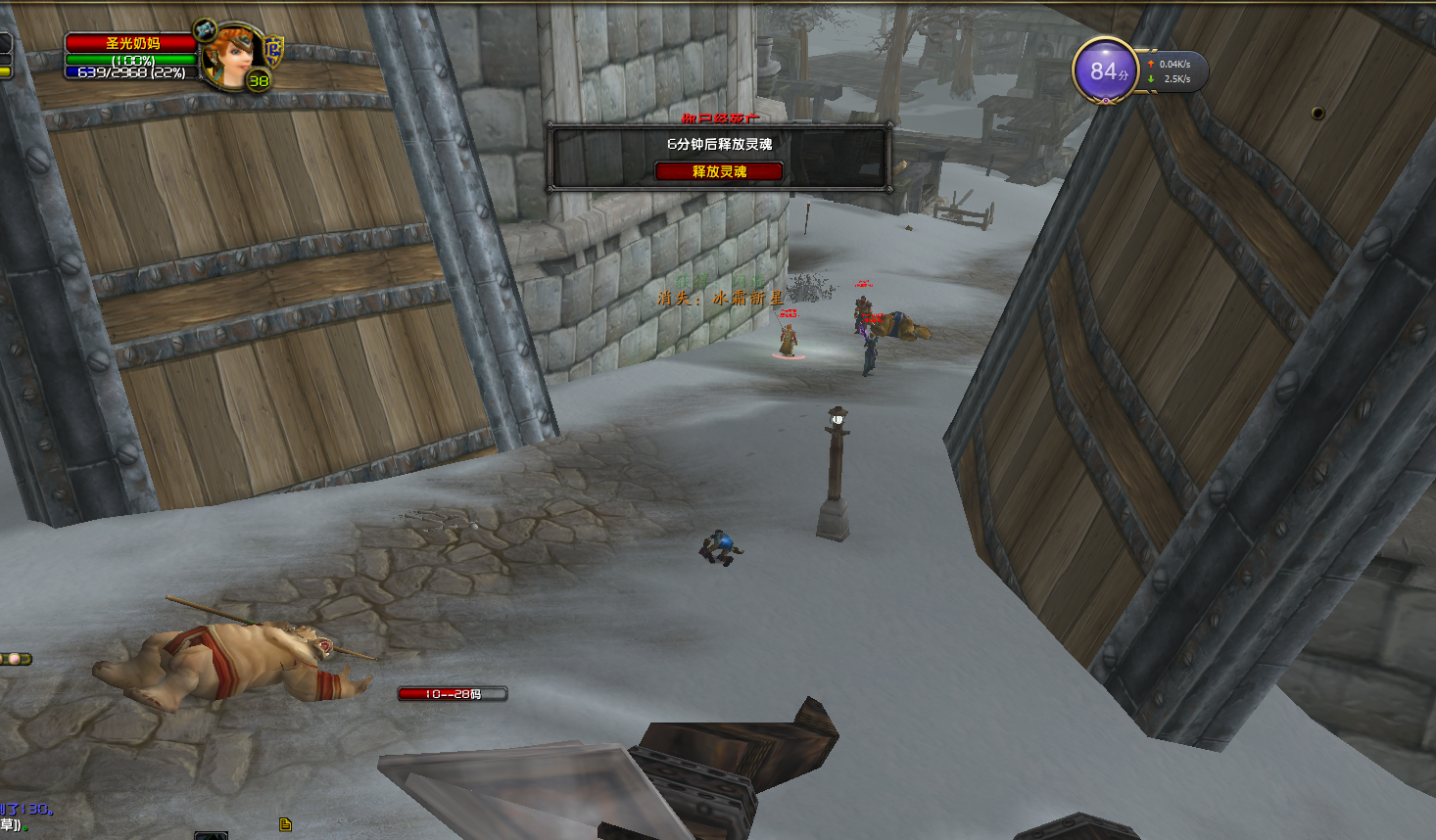Click the blue shield faction badge on portrait
Viewport: 1436px width, 840px height.
(x=275, y=49)
